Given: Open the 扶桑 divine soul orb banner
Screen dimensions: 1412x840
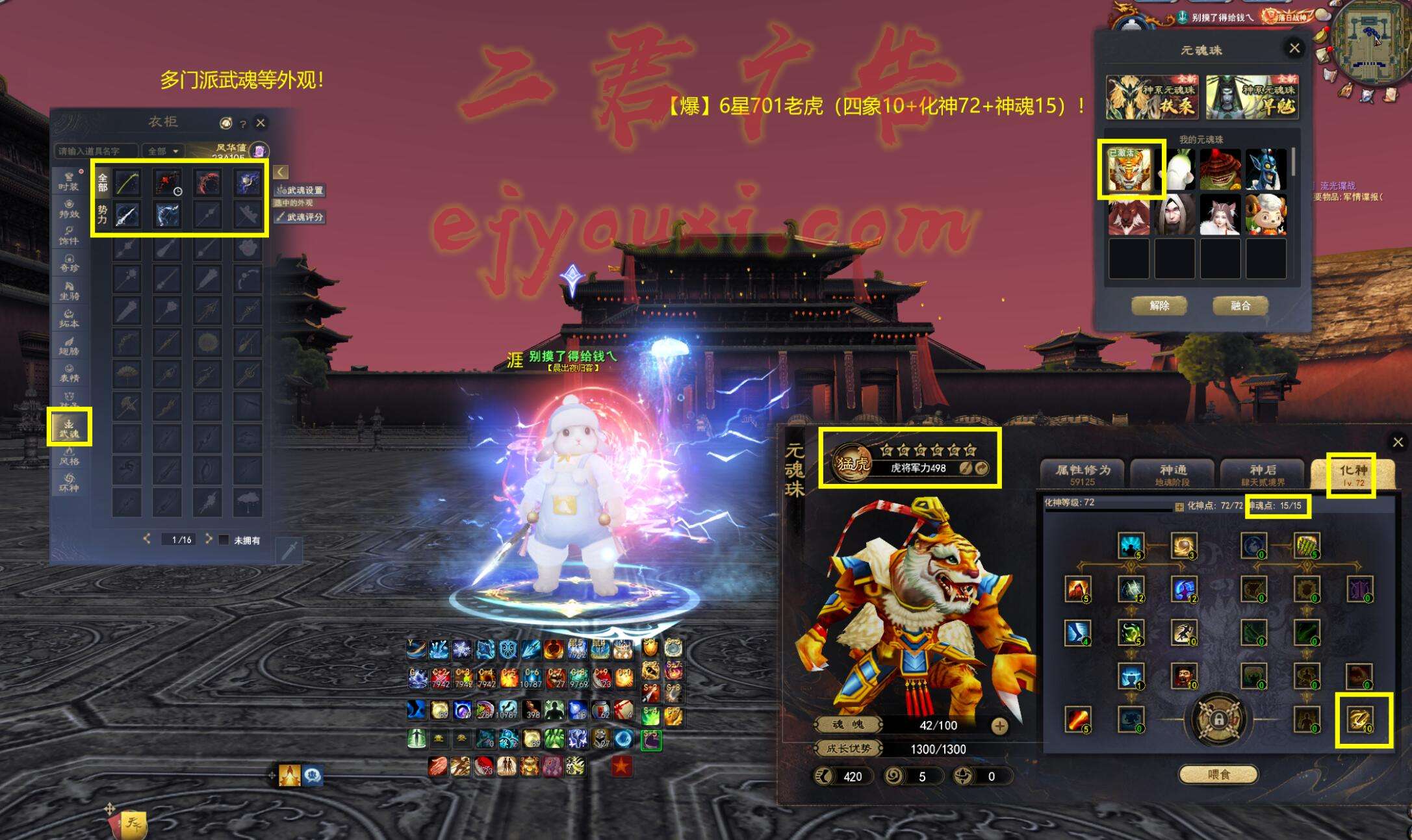Looking at the screenshot, I should coord(1151,97).
